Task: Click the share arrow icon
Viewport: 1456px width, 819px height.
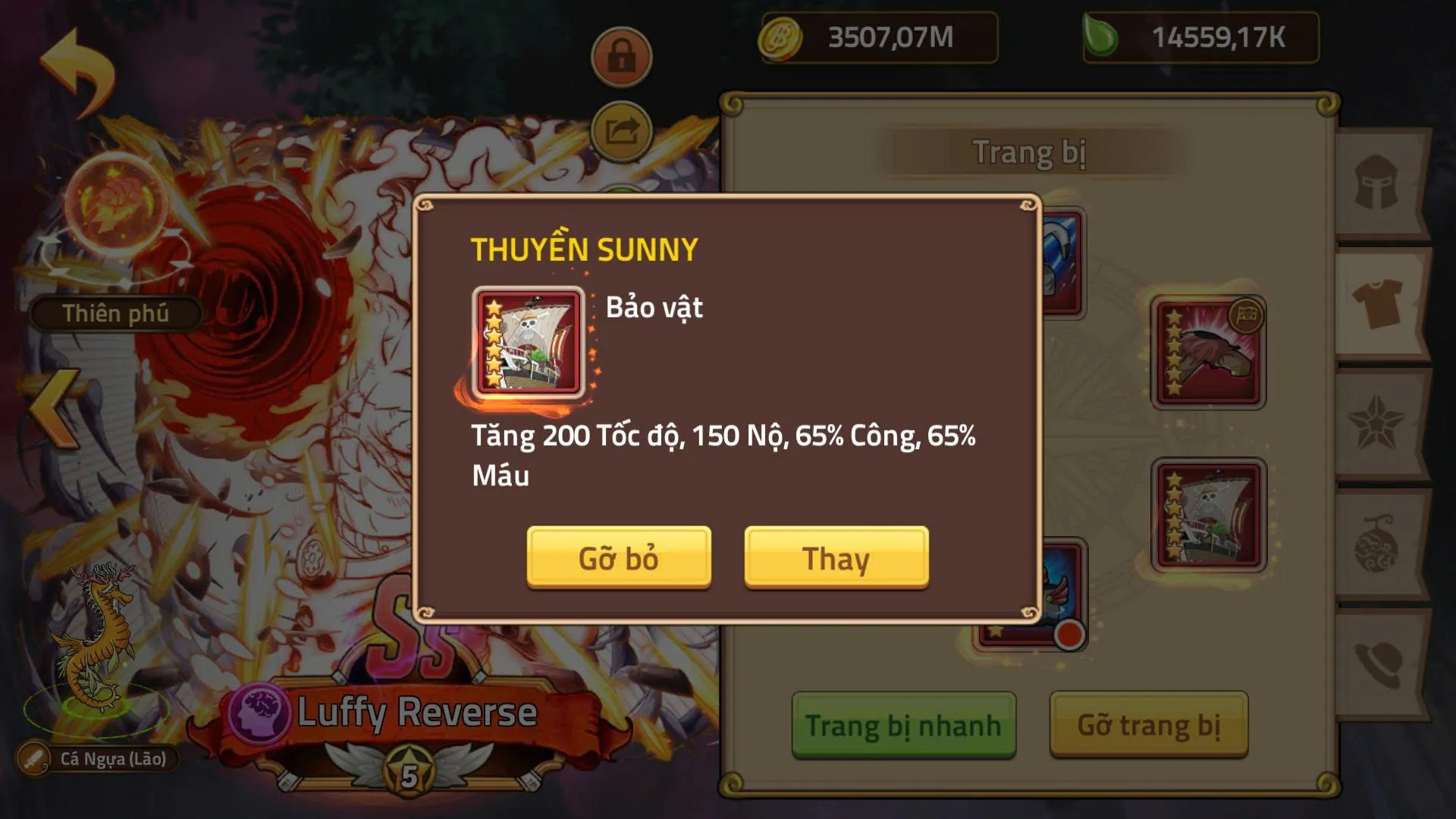Action: 620,130
